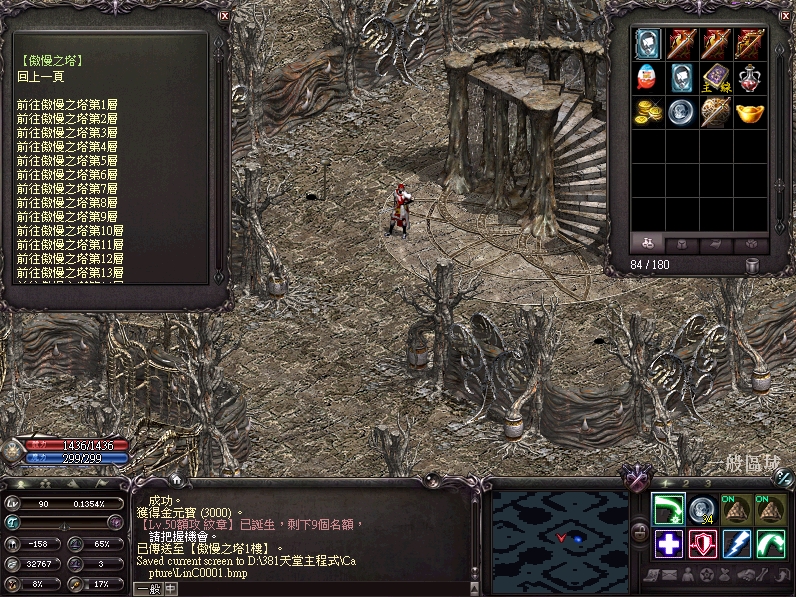
Task: Go back with 回上一頁 link
Action: click(40, 76)
